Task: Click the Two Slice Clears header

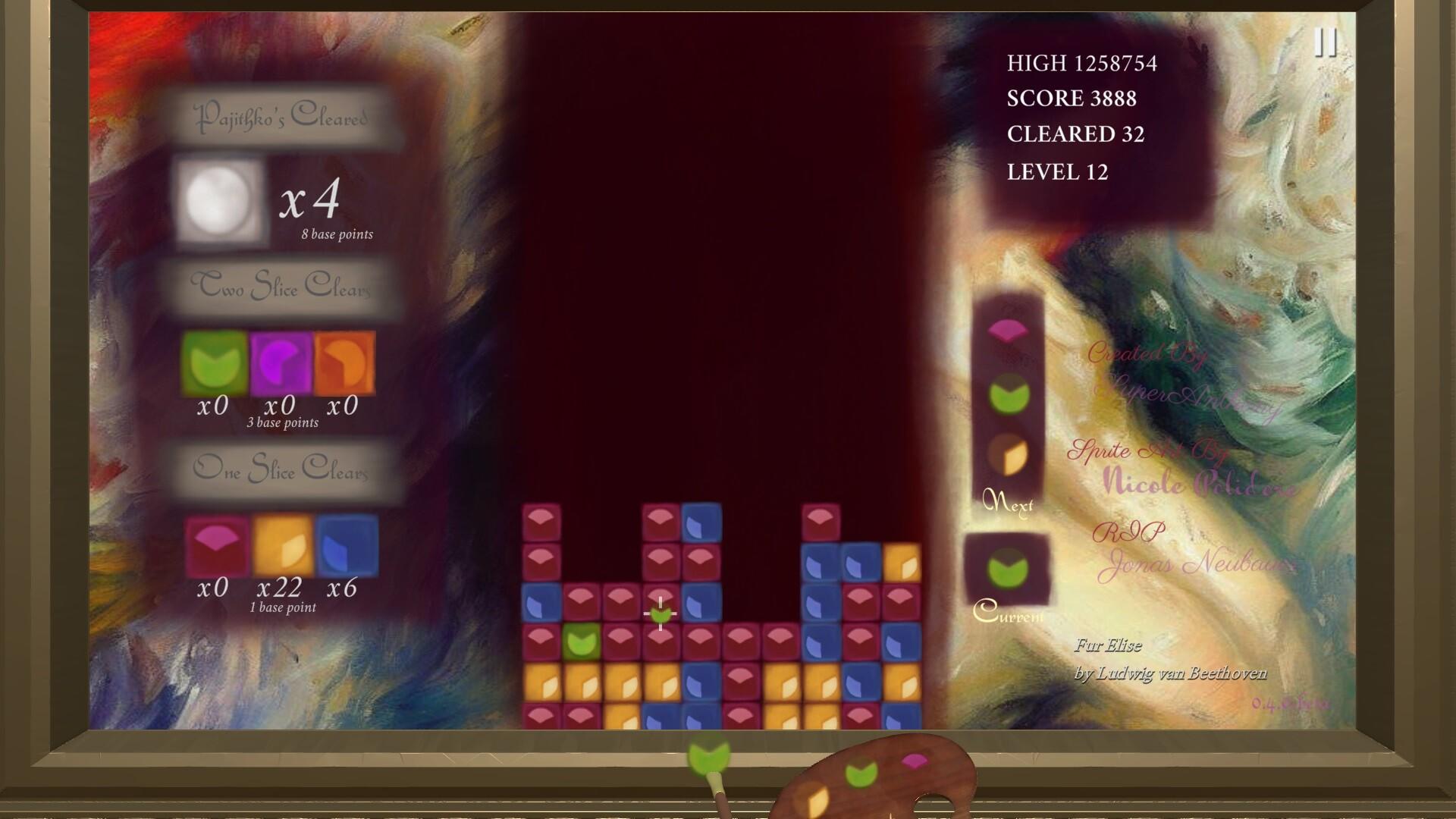Action: coord(282,288)
